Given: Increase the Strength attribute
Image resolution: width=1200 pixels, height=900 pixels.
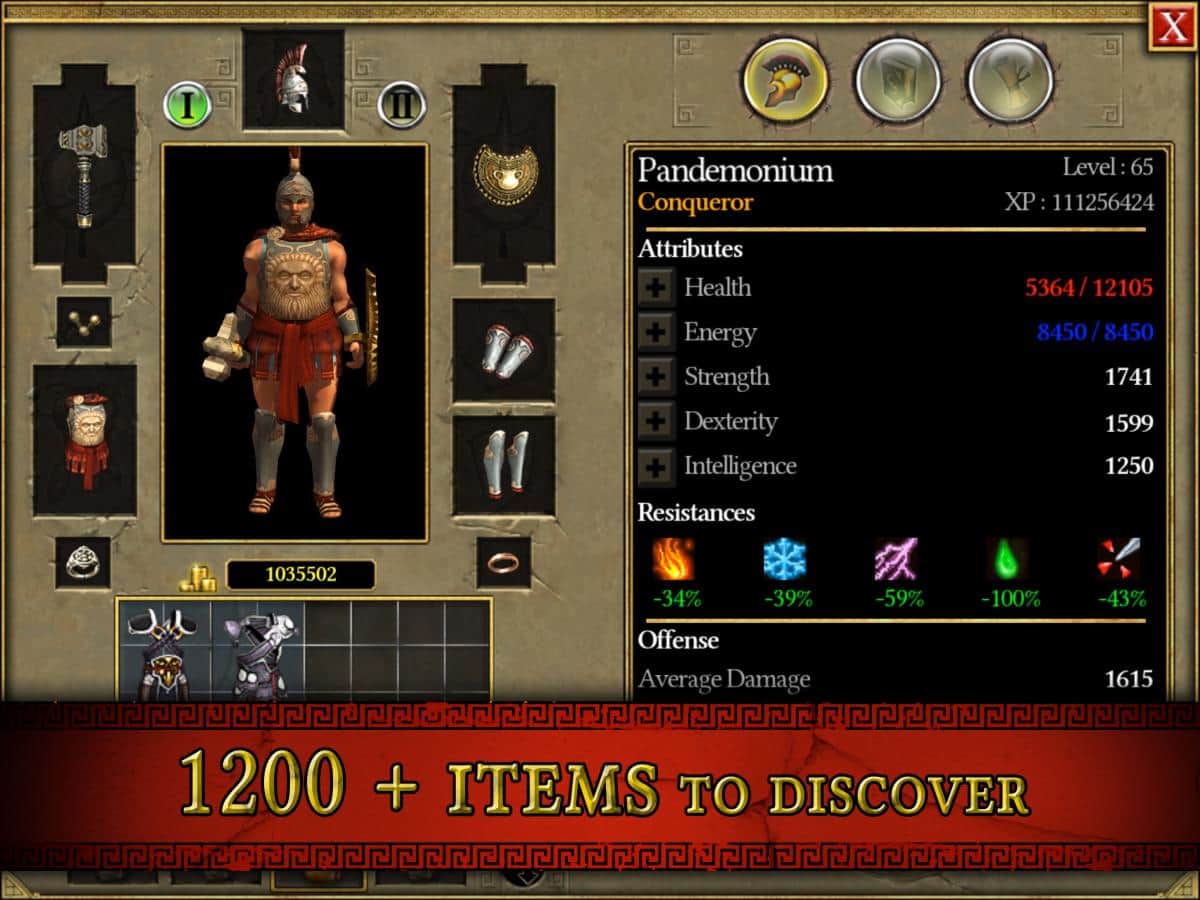Looking at the screenshot, I should point(656,377).
